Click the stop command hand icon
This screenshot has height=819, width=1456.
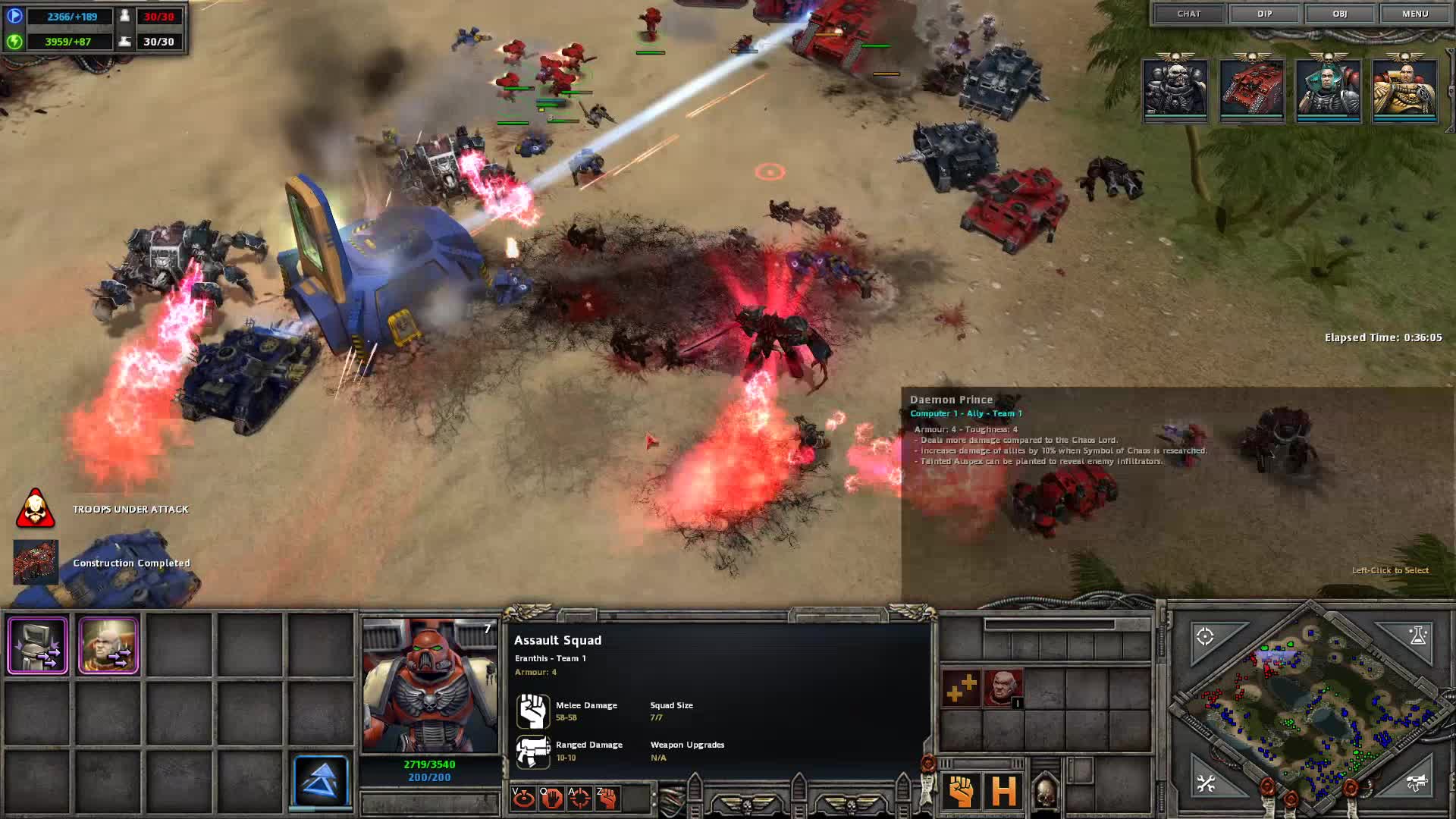pyautogui.click(x=551, y=796)
